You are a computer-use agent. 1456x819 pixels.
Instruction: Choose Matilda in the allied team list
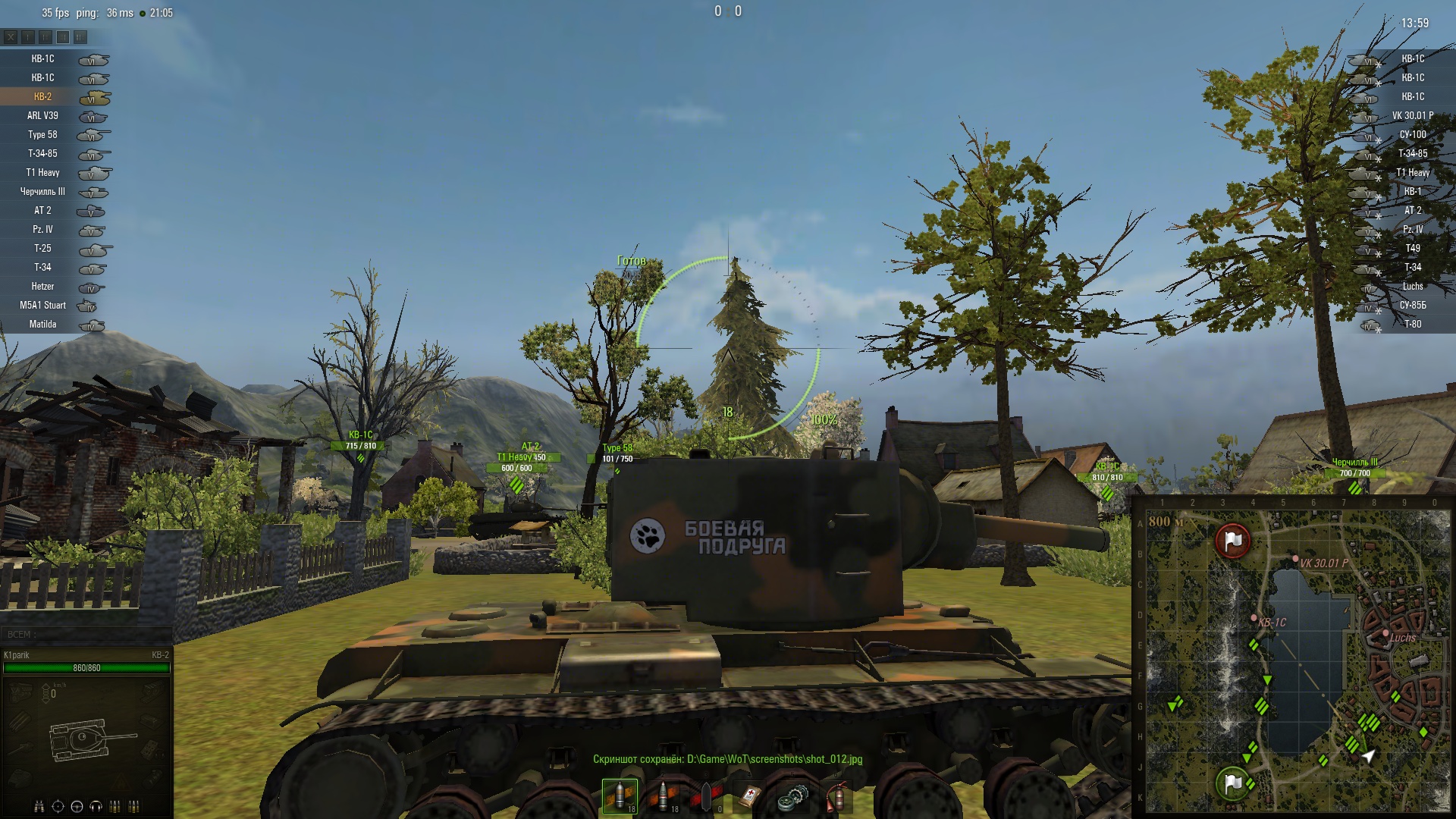(43, 325)
